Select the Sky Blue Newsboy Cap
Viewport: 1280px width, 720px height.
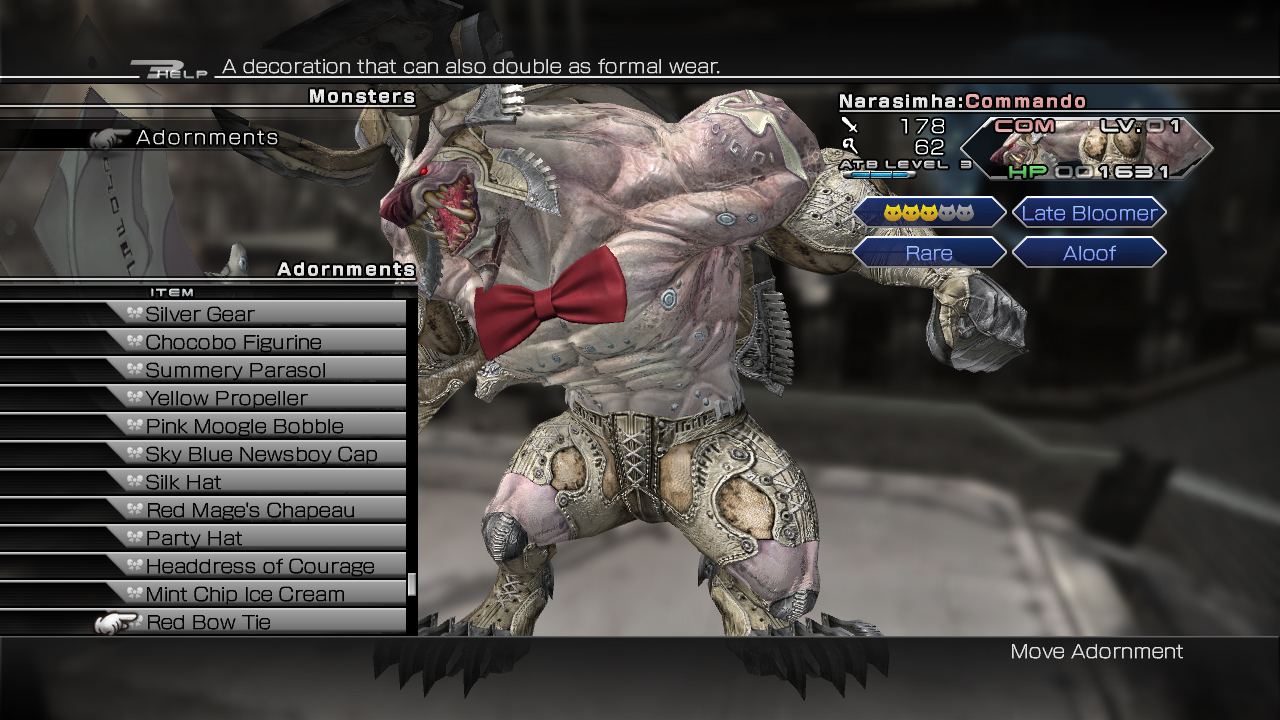(x=261, y=454)
